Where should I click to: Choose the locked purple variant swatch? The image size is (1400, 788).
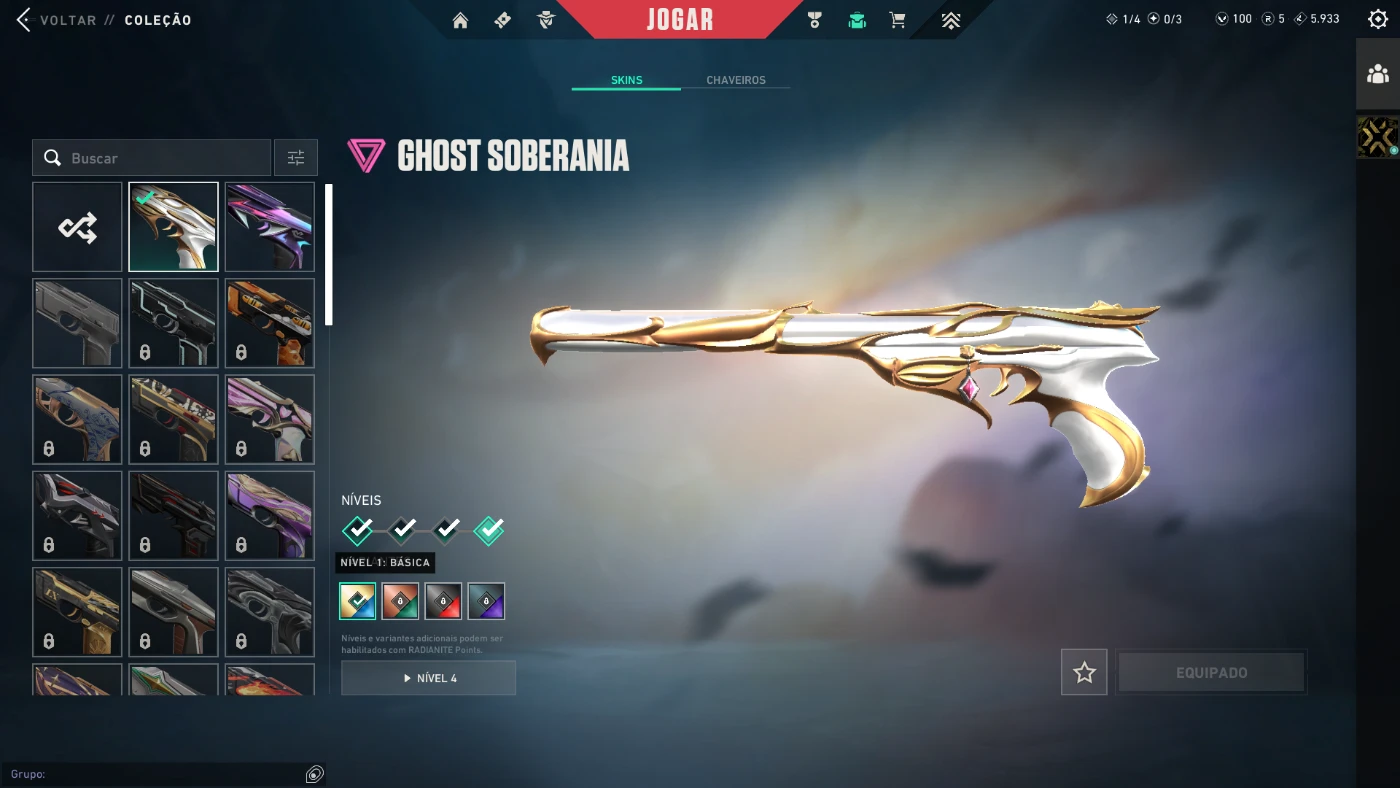click(x=486, y=601)
